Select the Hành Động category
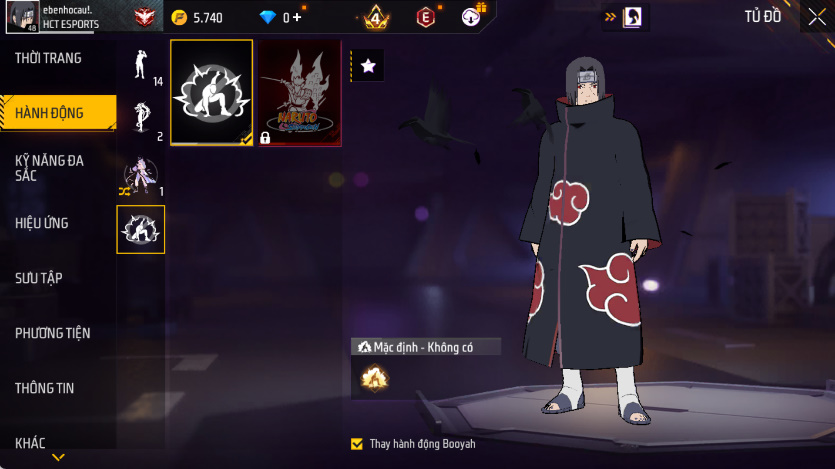This screenshot has height=469, width=835. click(x=50, y=113)
